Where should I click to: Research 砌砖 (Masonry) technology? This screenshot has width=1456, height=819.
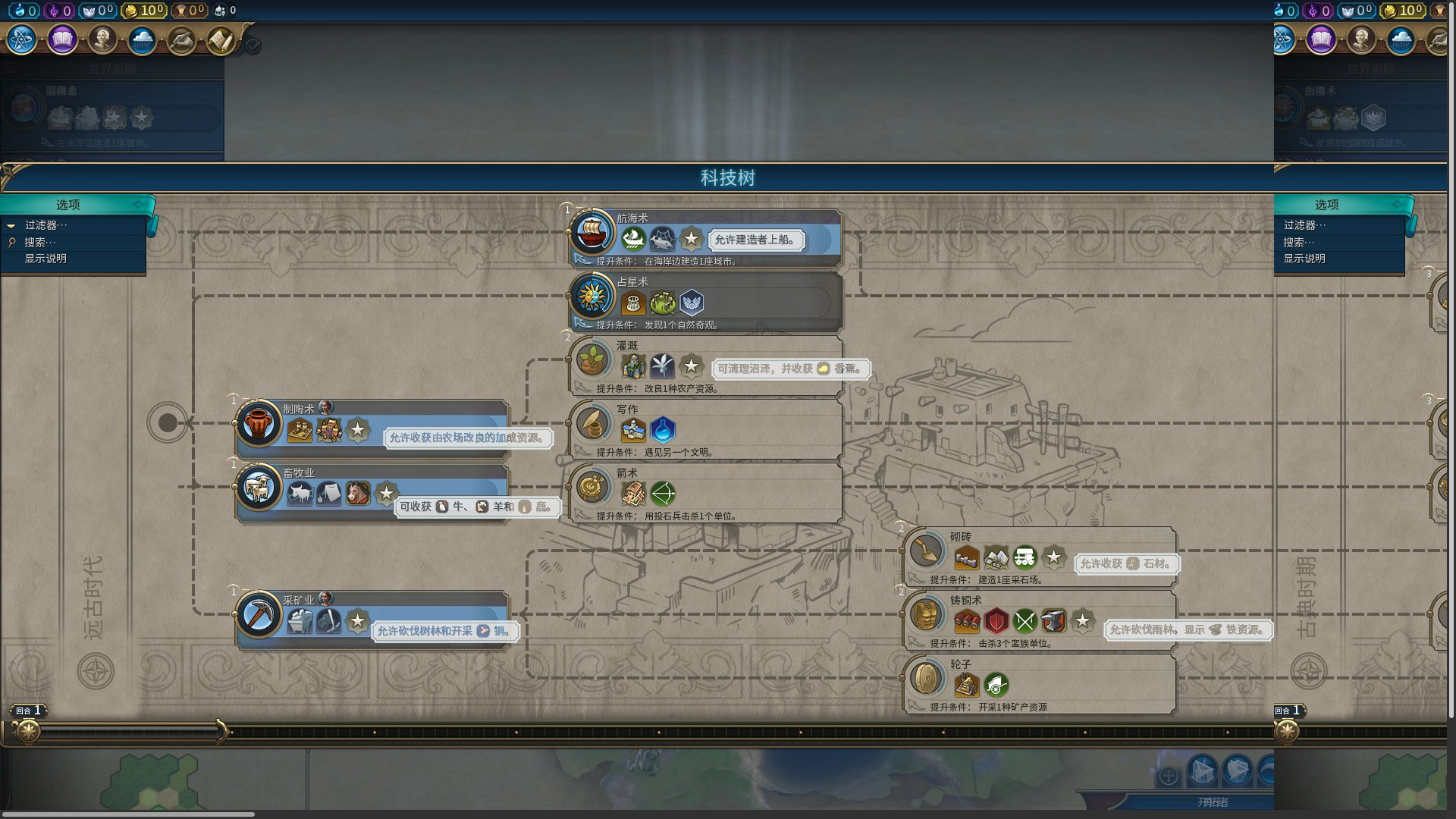926,550
